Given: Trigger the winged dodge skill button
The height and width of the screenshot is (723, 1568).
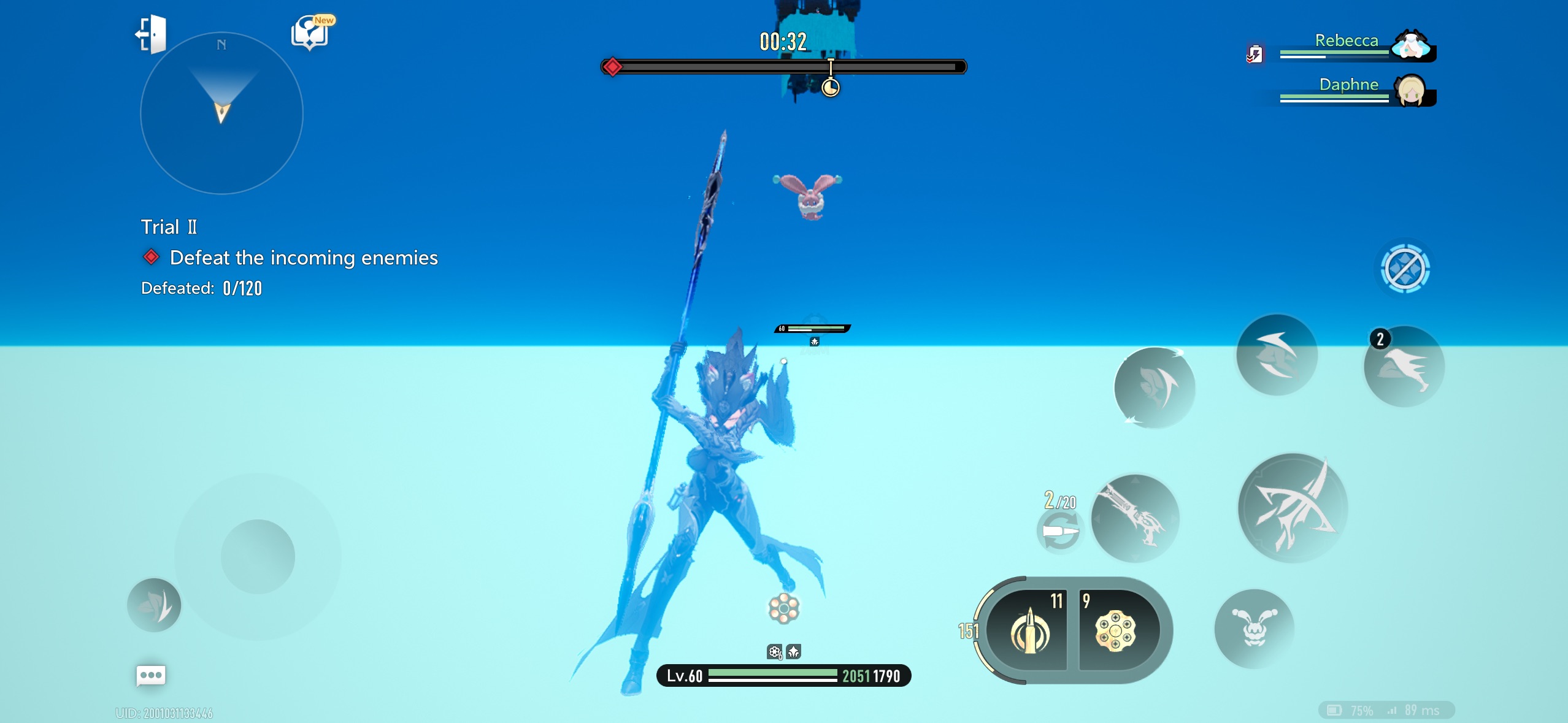Looking at the screenshot, I should [1155, 388].
